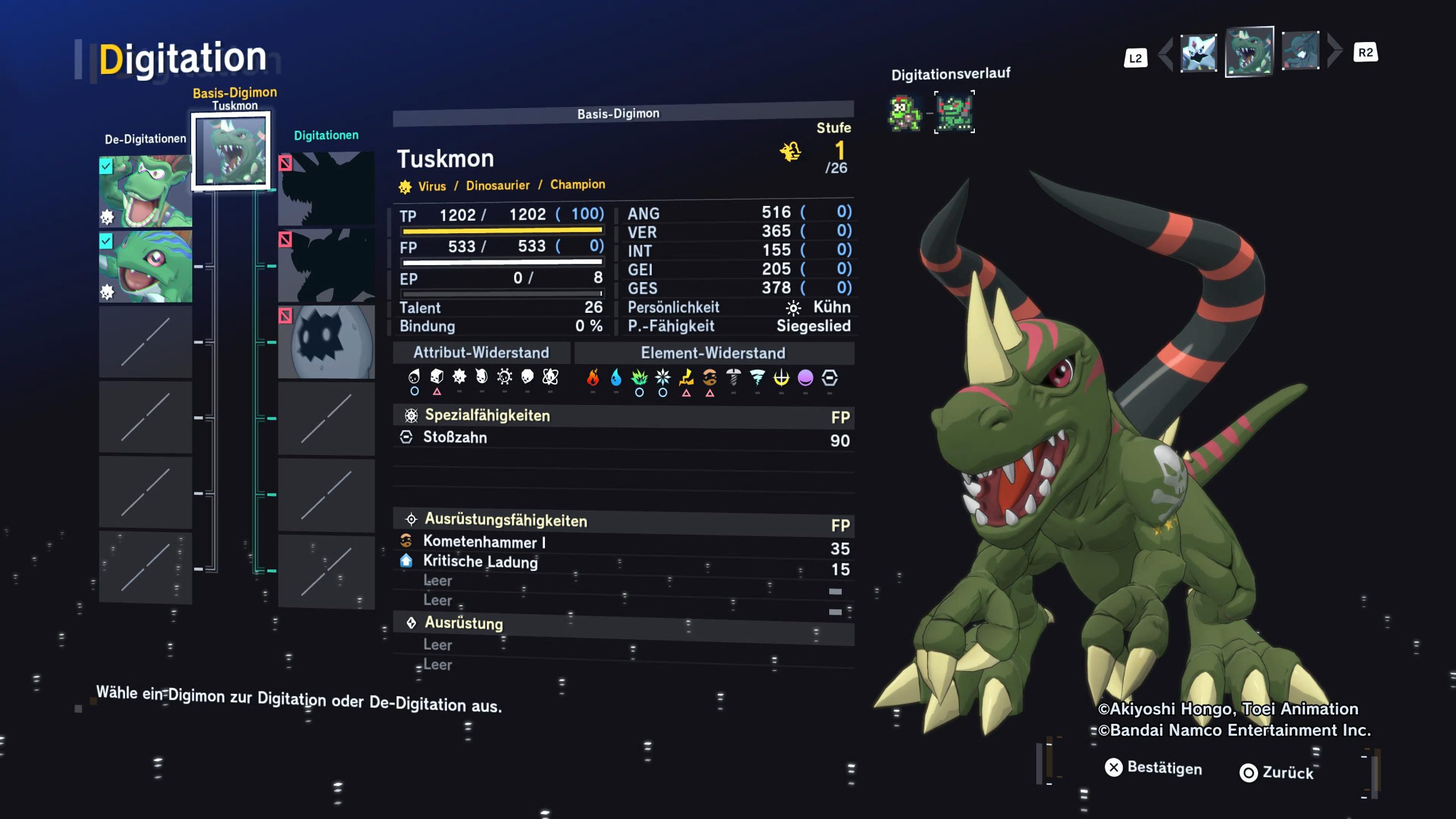Click the left arrow of party switcher
1456x819 pixels.
coord(1166,55)
